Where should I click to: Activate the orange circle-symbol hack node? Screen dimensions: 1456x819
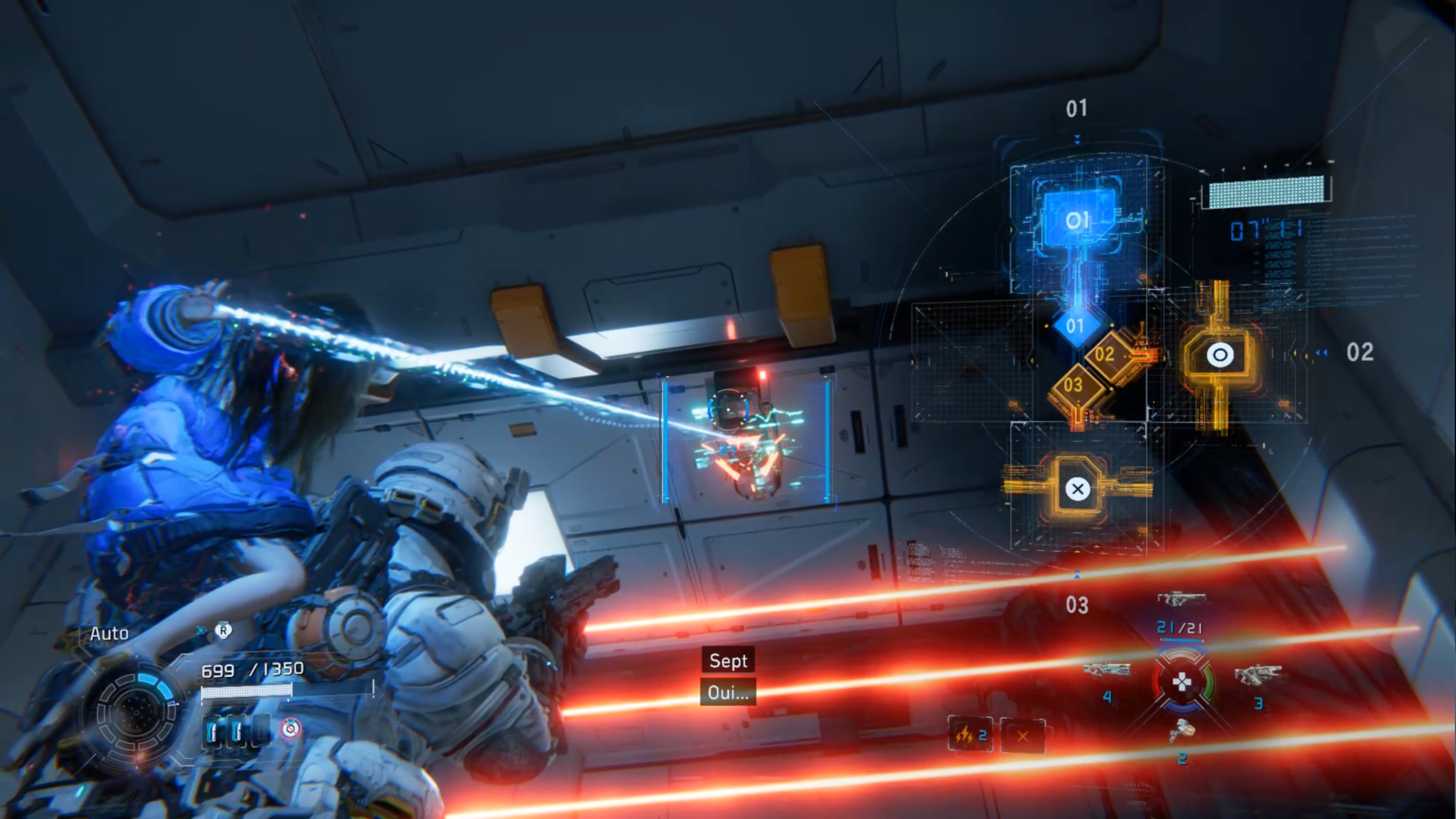[x=1220, y=355]
